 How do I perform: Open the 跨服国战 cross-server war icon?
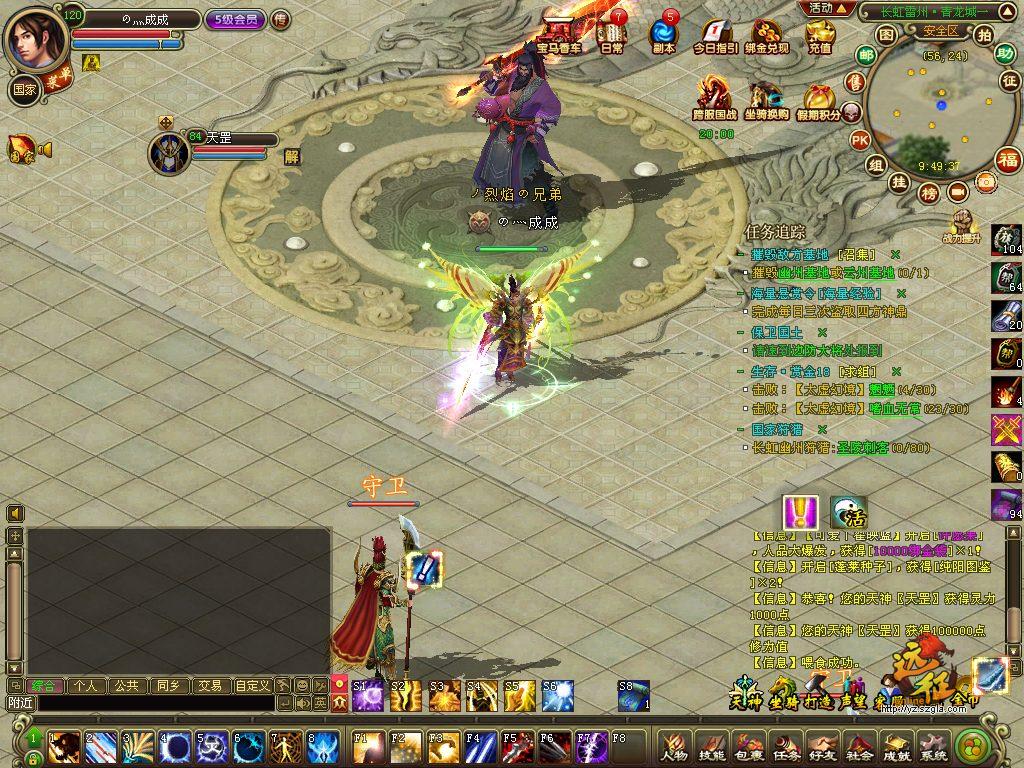point(715,101)
